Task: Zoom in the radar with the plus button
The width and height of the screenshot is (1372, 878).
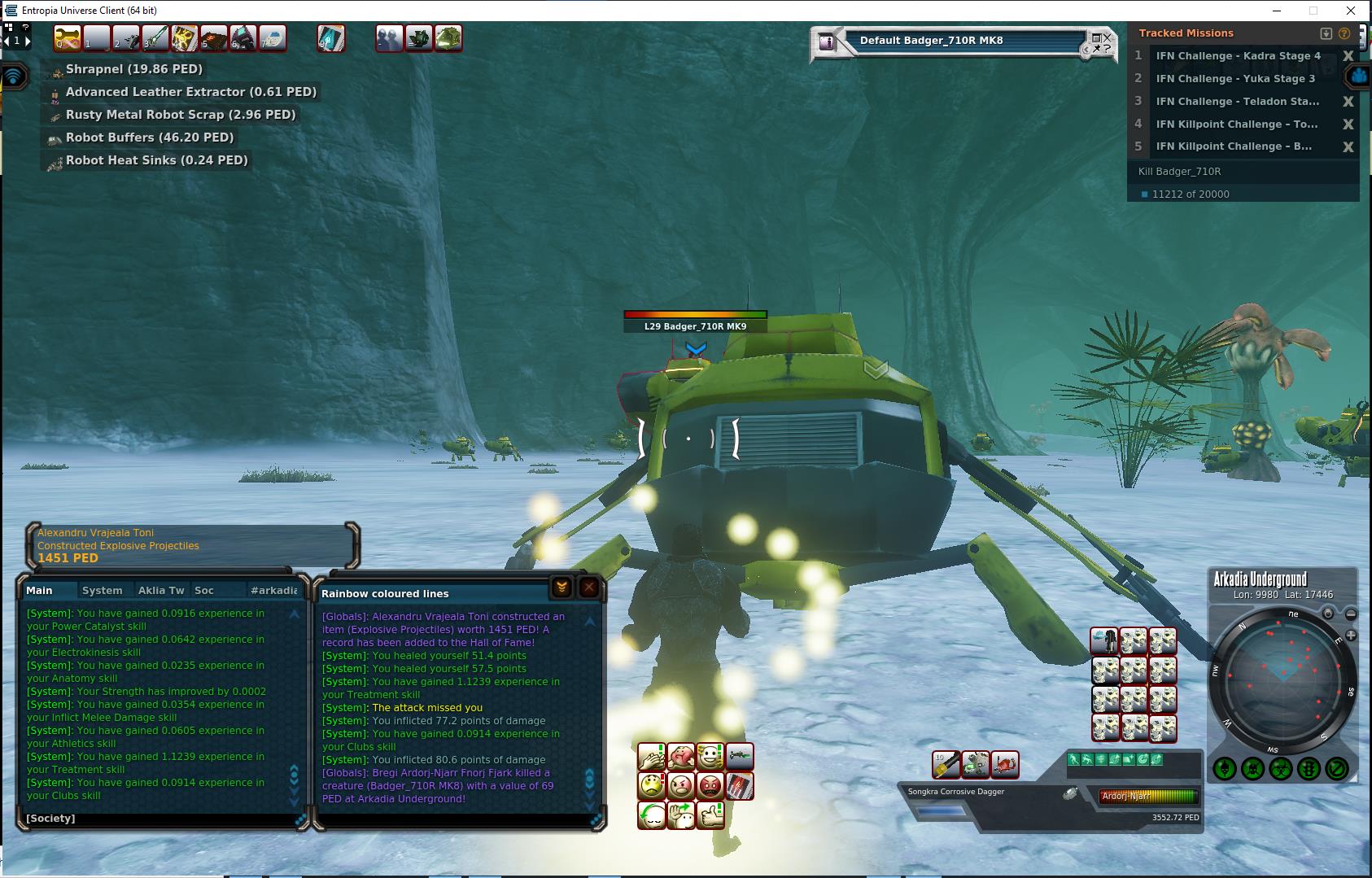Action: click(1351, 635)
